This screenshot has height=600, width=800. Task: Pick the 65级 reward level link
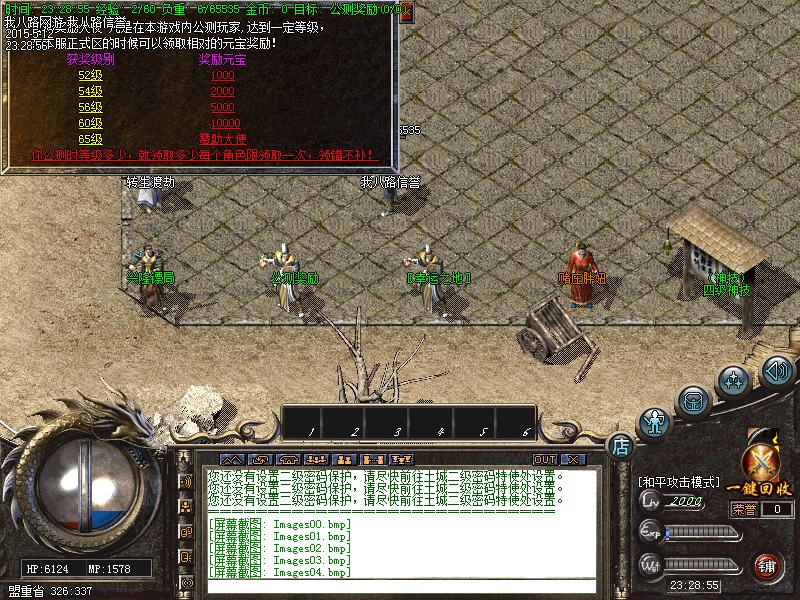coord(90,139)
